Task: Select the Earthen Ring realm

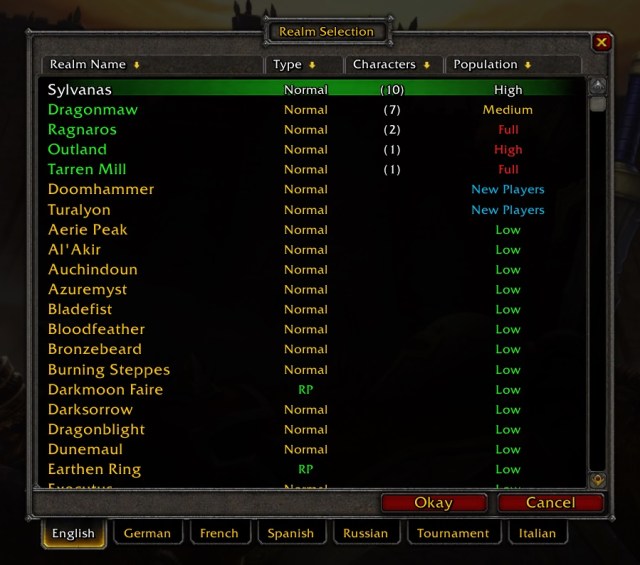Action: [94, 470]
